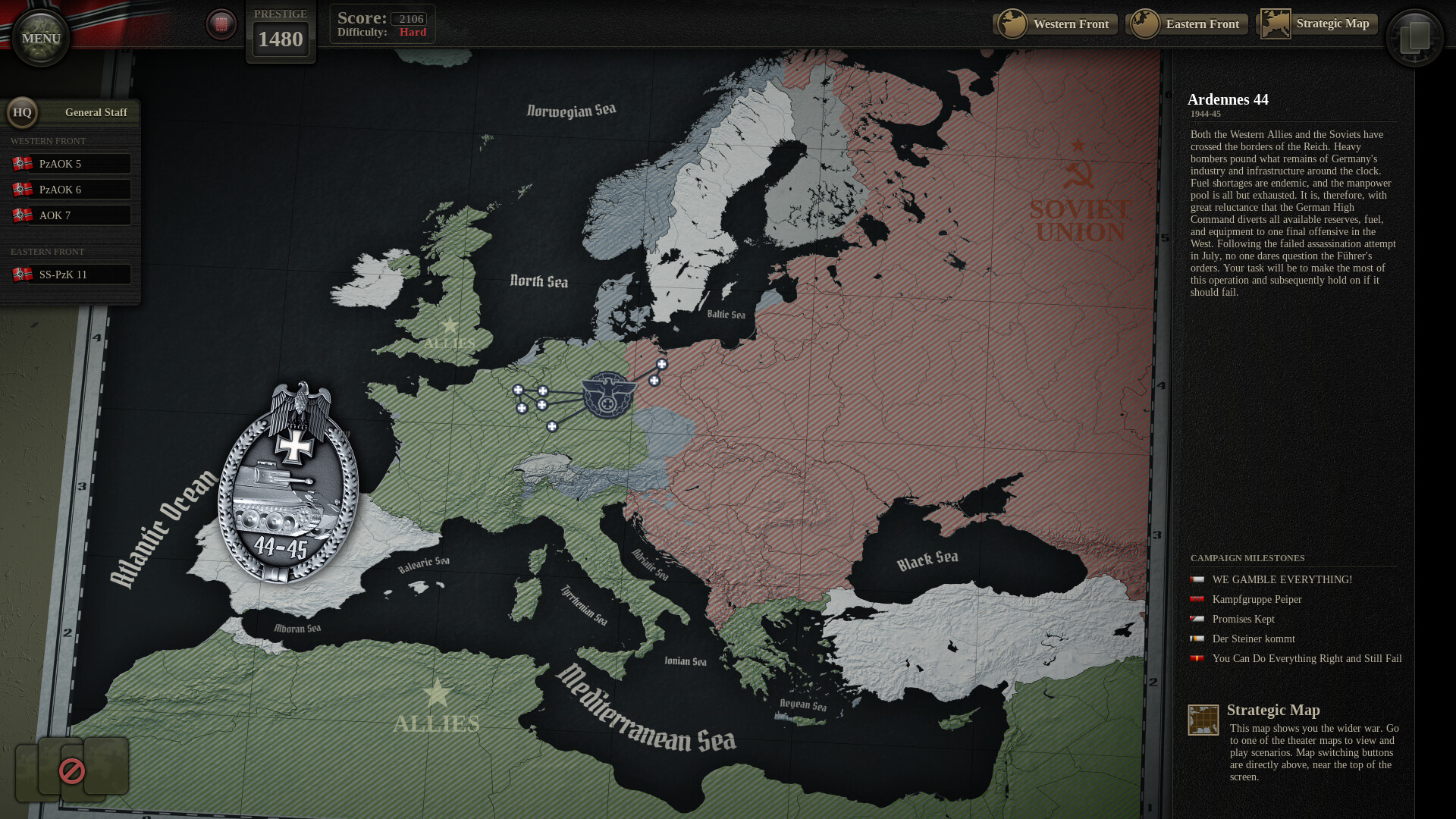This screenshot has height=819, width=1456.
Task: Click the HQ roundel icon
Action: click(22, 112)
